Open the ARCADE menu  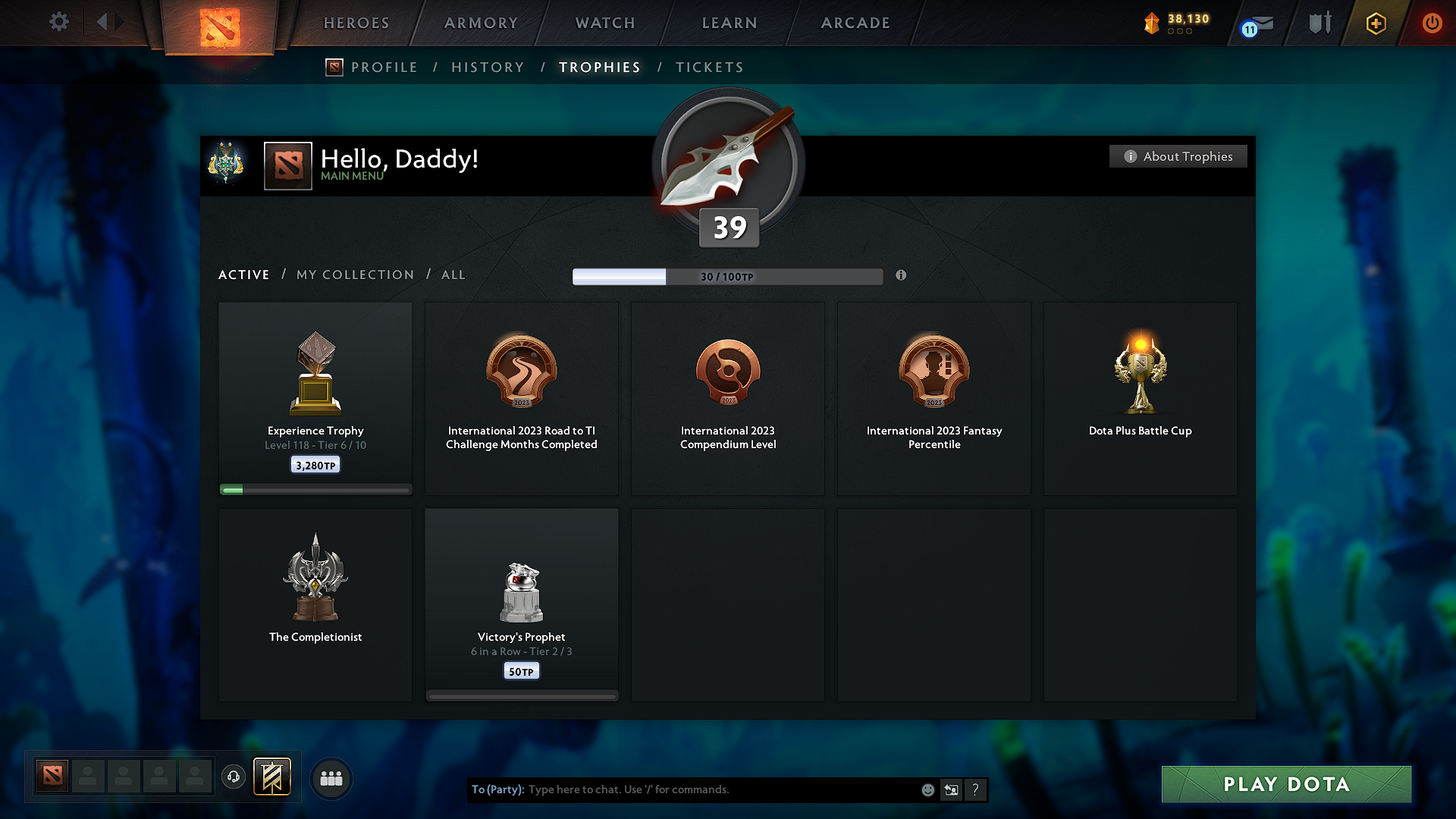855,23
